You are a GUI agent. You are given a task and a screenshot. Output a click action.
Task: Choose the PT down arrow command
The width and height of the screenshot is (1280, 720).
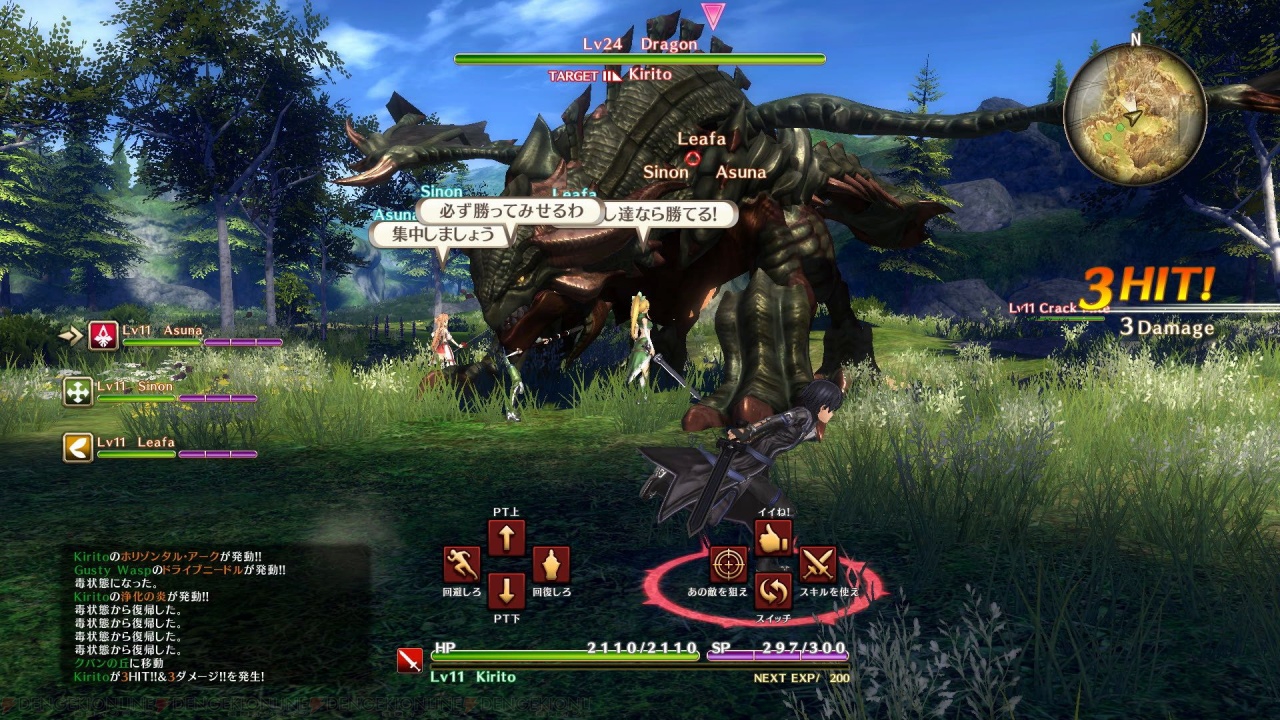(x=506, y=590)
